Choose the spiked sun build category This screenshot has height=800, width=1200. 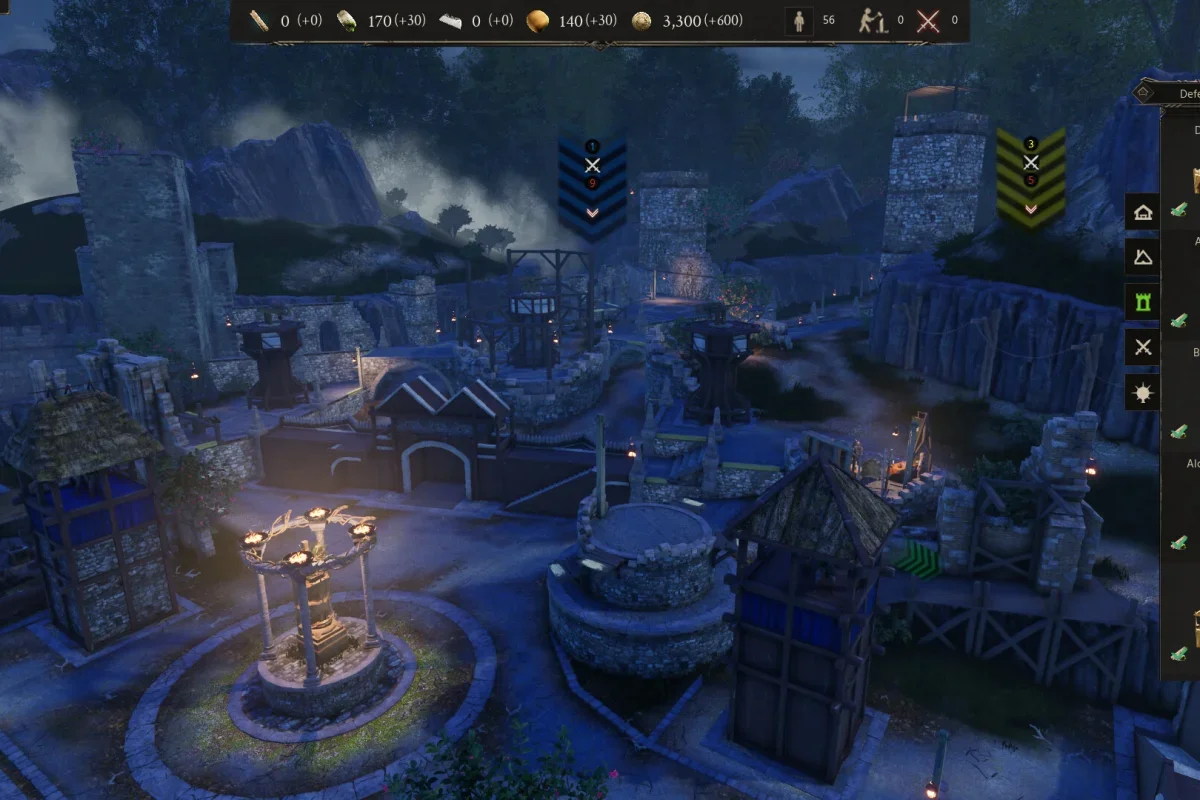coord(1143,393)
